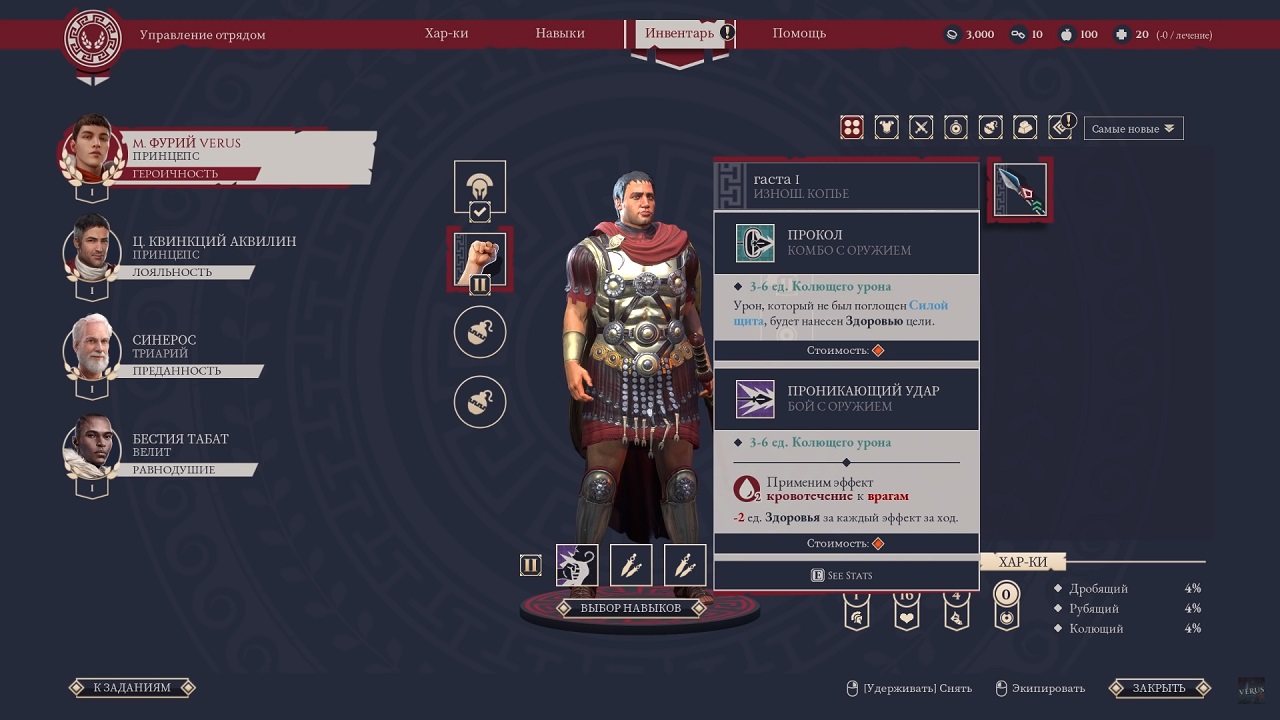Image resolution: width=1280 pixels, height=720 pixels.
Task: Select the Инвентарь tab
Action: click(680, 33)
